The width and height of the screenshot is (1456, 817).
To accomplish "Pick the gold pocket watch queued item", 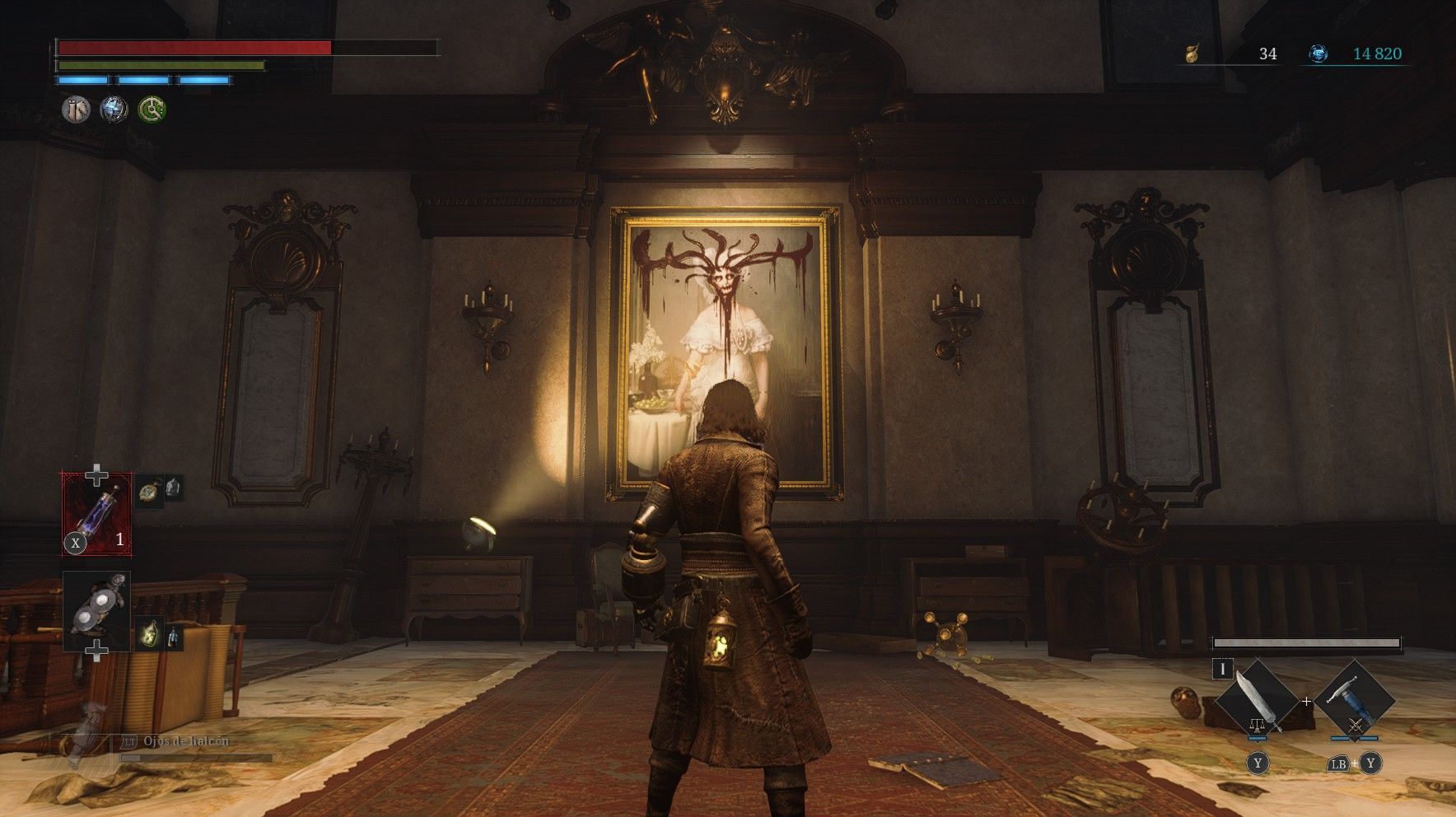I will pos(149,490).
